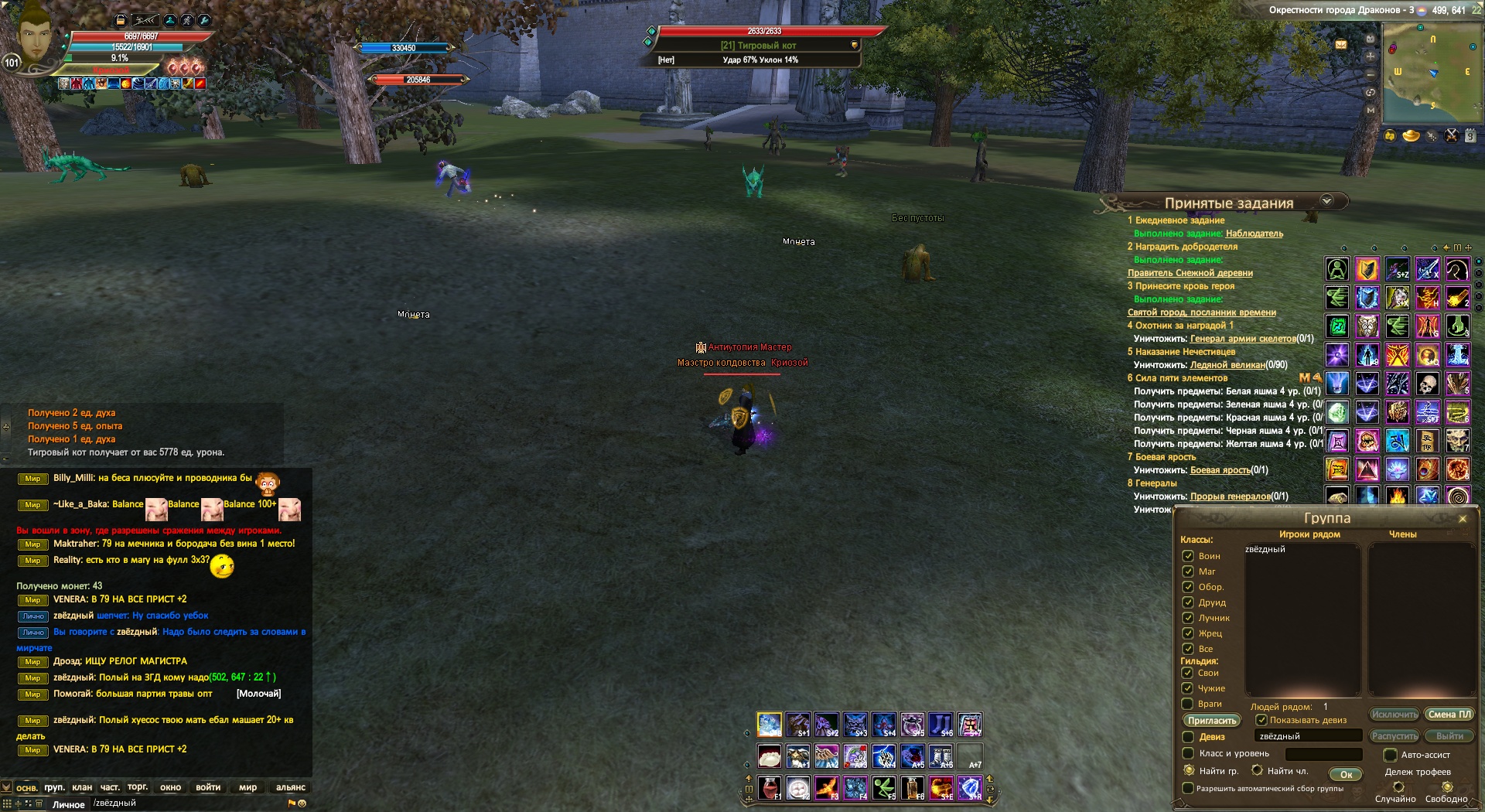This screenshot has width=1485, height=812.
Task: Close the Группа party window
Action: 1462,519
